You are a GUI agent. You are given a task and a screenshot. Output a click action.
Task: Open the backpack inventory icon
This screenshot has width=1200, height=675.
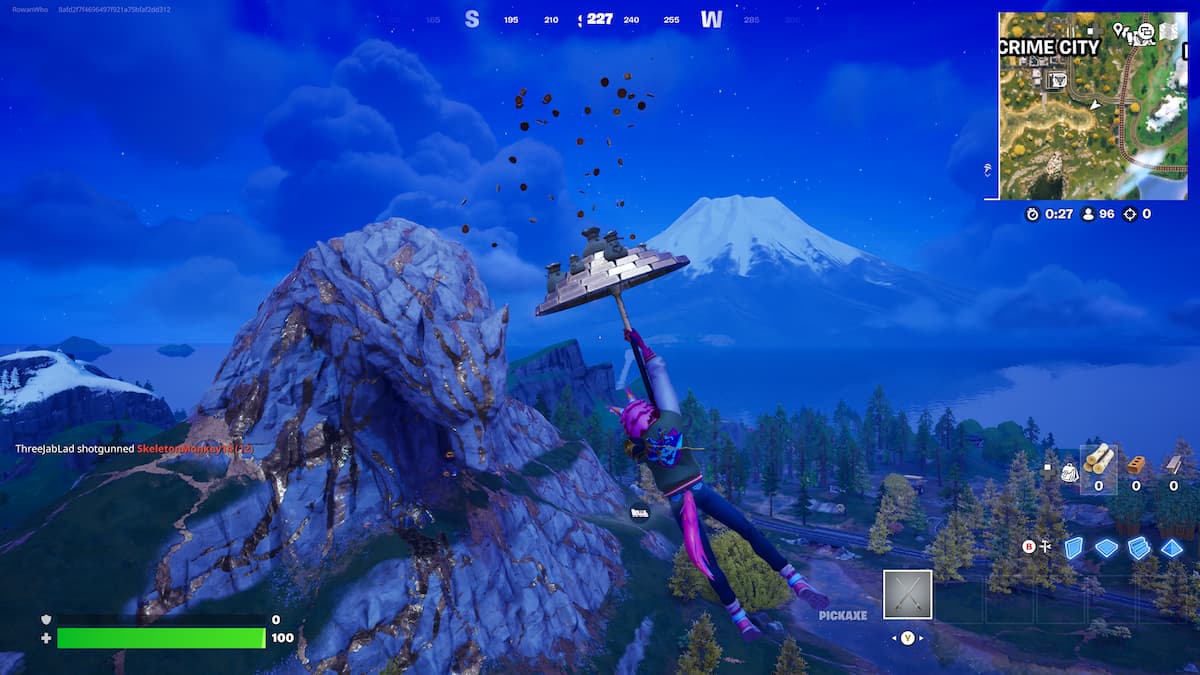pos(1068,470)
